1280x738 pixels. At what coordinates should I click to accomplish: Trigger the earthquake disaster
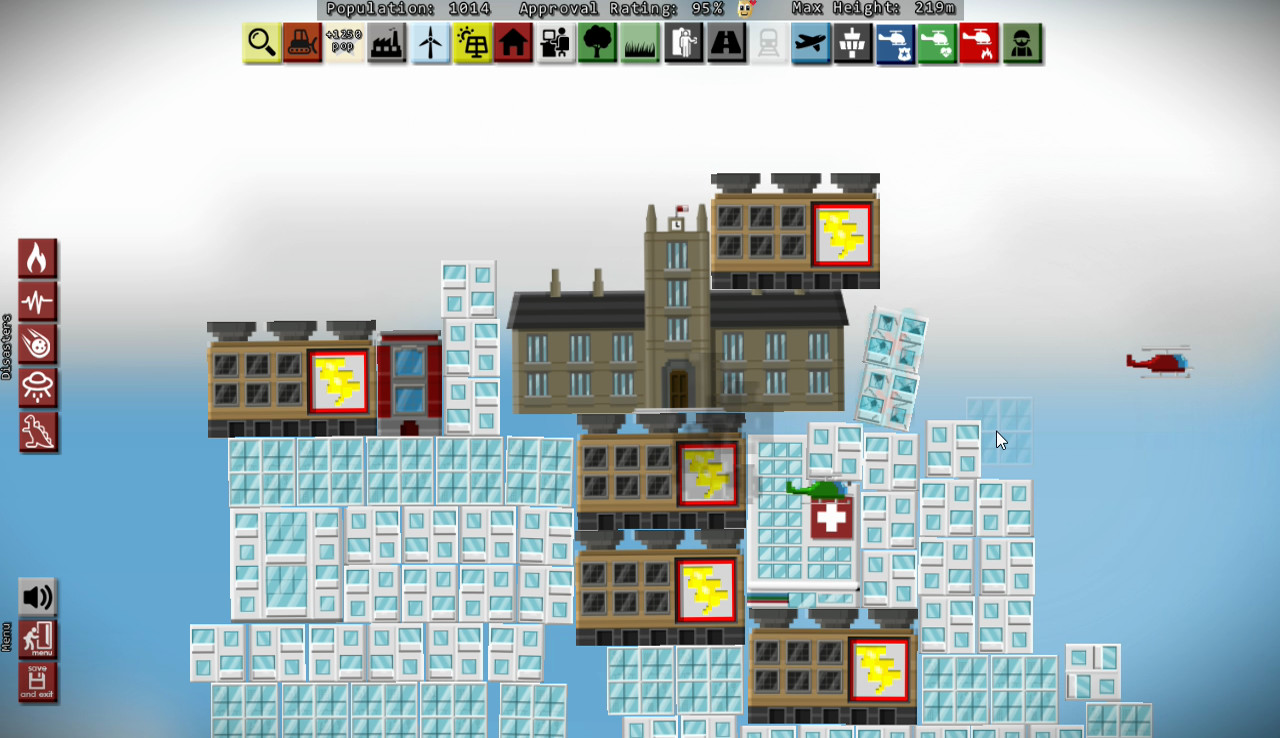pyautogui.click(x=38, y=300)
